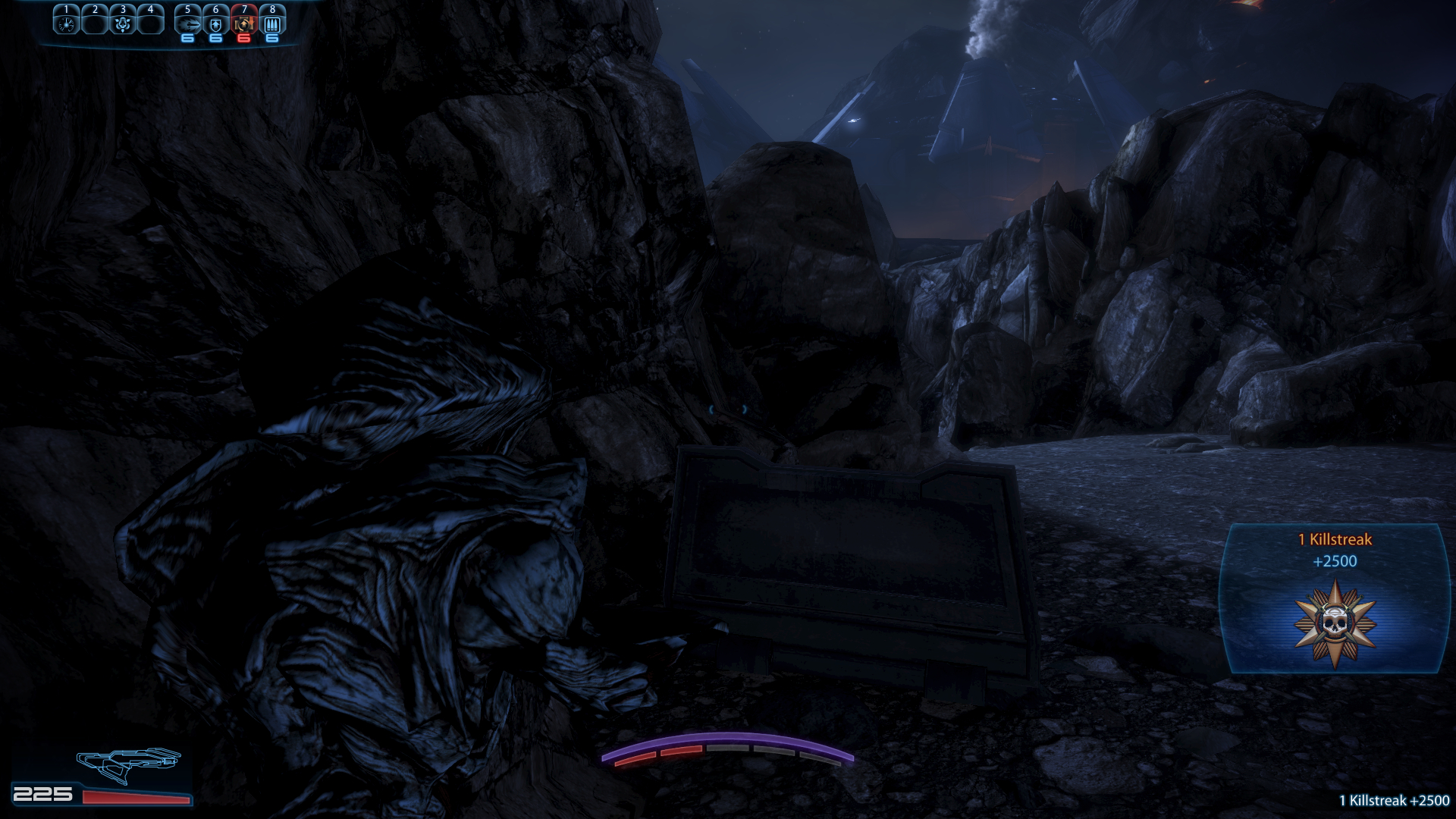
Task: Fire the missile launcher consumable in slot 5
Action: (188, 24)
